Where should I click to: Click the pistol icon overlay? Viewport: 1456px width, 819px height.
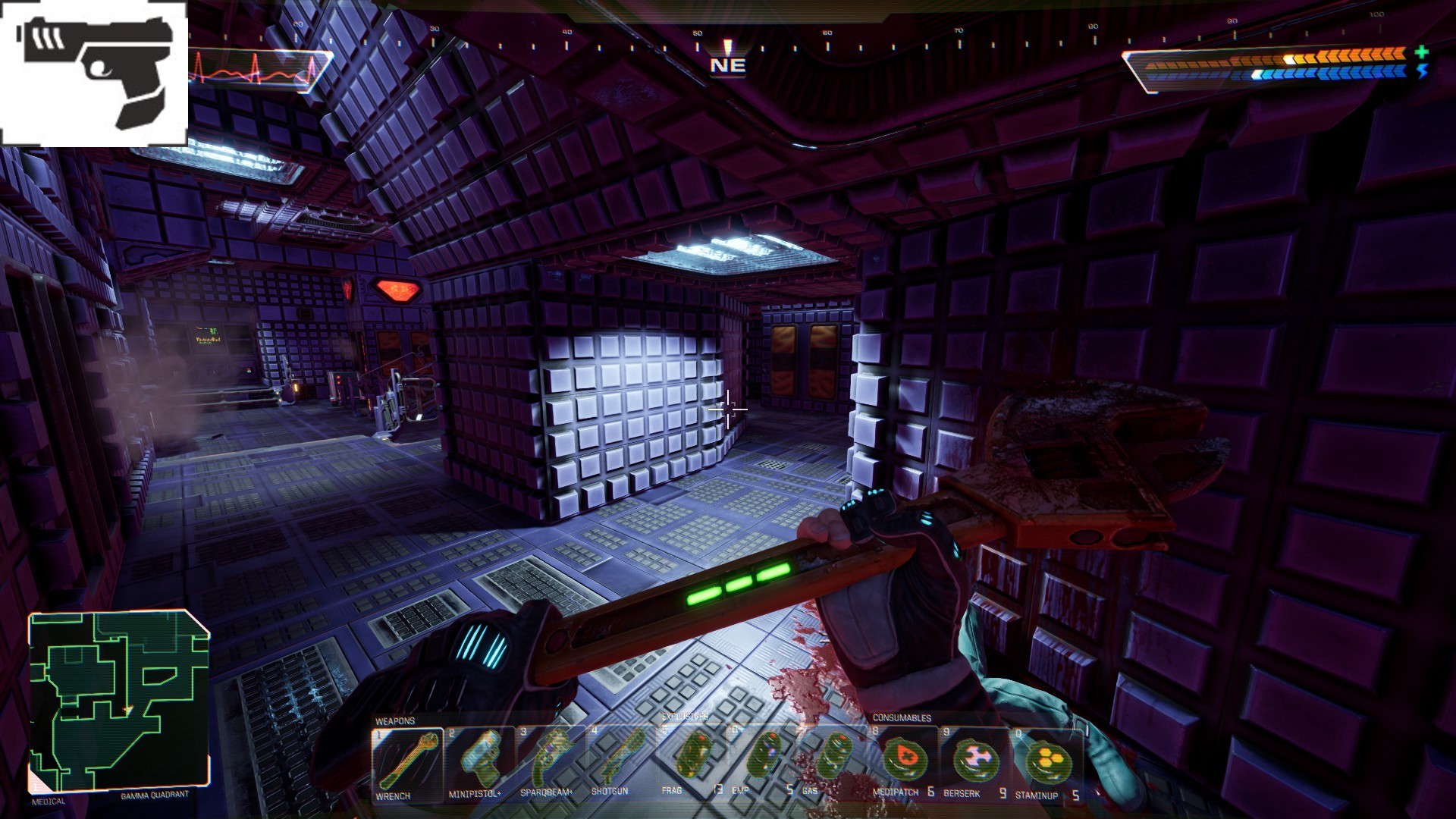[x=93, y=74]
